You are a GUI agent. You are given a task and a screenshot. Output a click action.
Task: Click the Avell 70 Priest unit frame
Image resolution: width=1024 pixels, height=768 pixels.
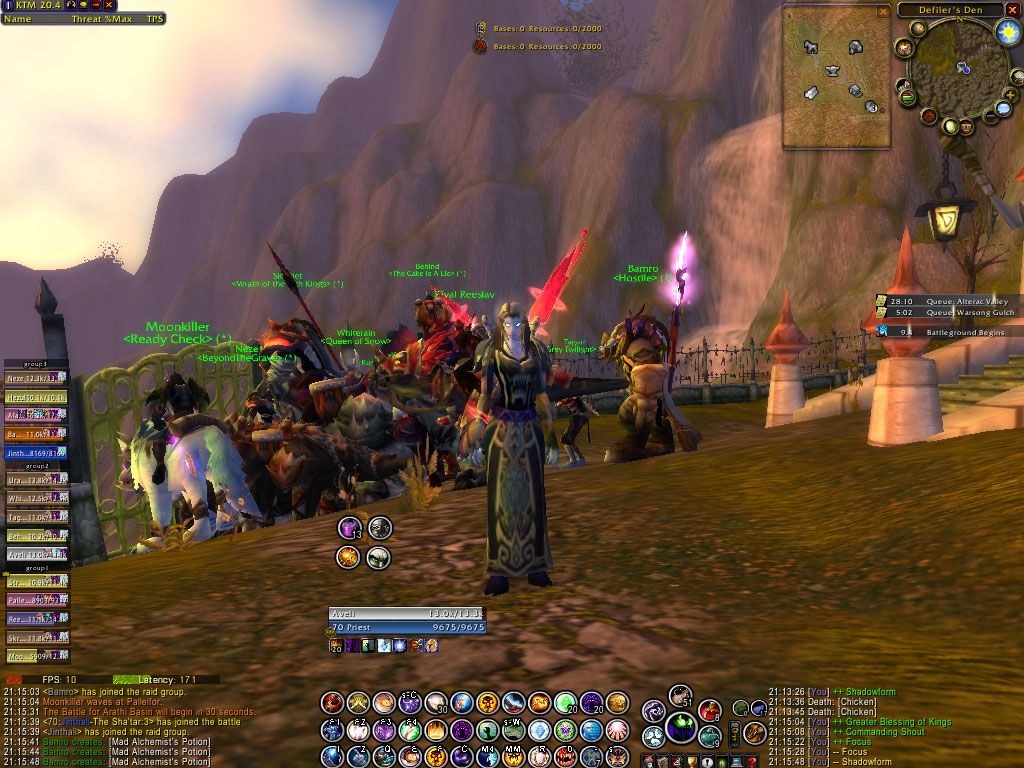pyautogui.click(x=406, y=620)
